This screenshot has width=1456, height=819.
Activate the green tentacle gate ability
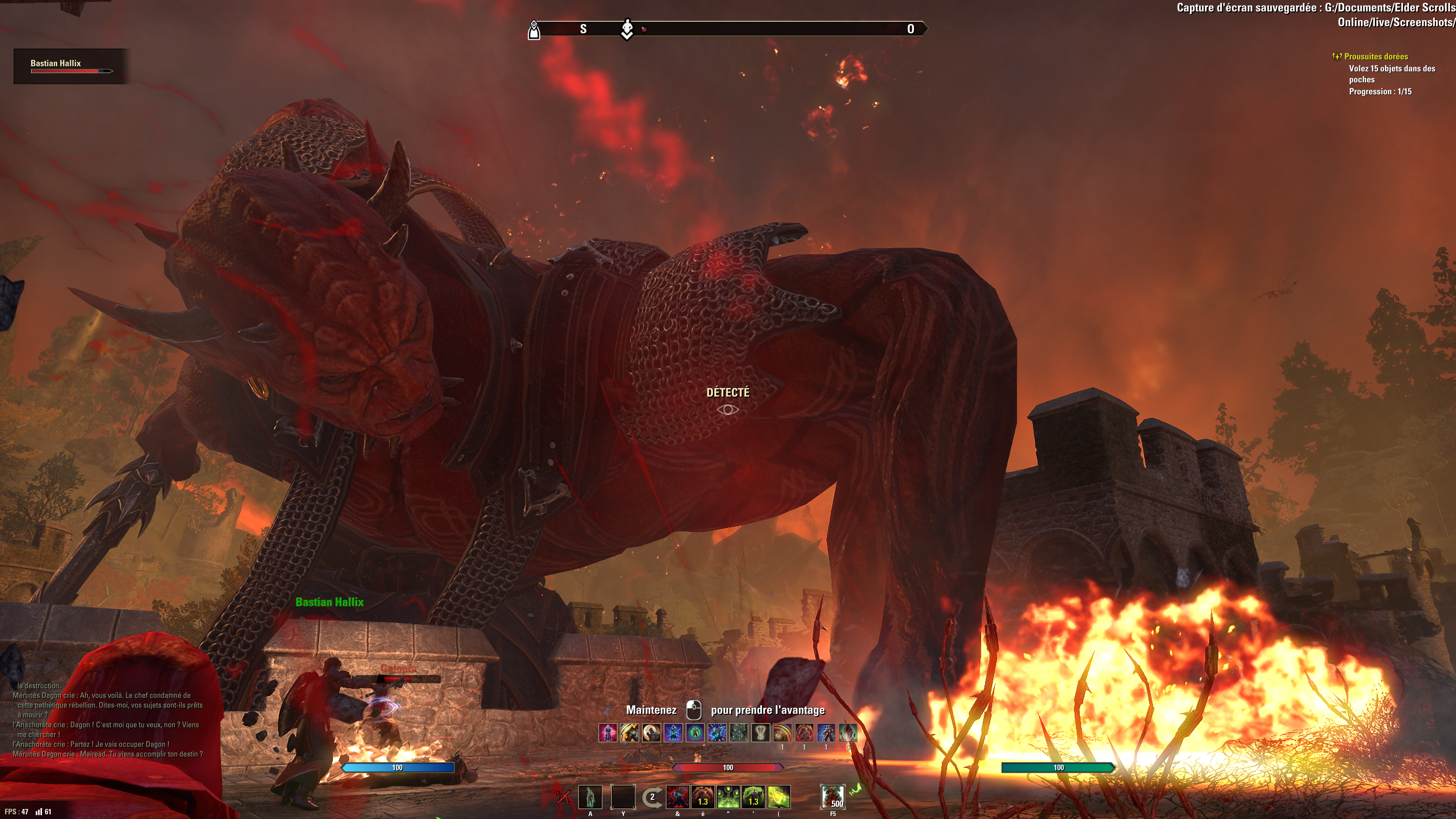[728, 797]
